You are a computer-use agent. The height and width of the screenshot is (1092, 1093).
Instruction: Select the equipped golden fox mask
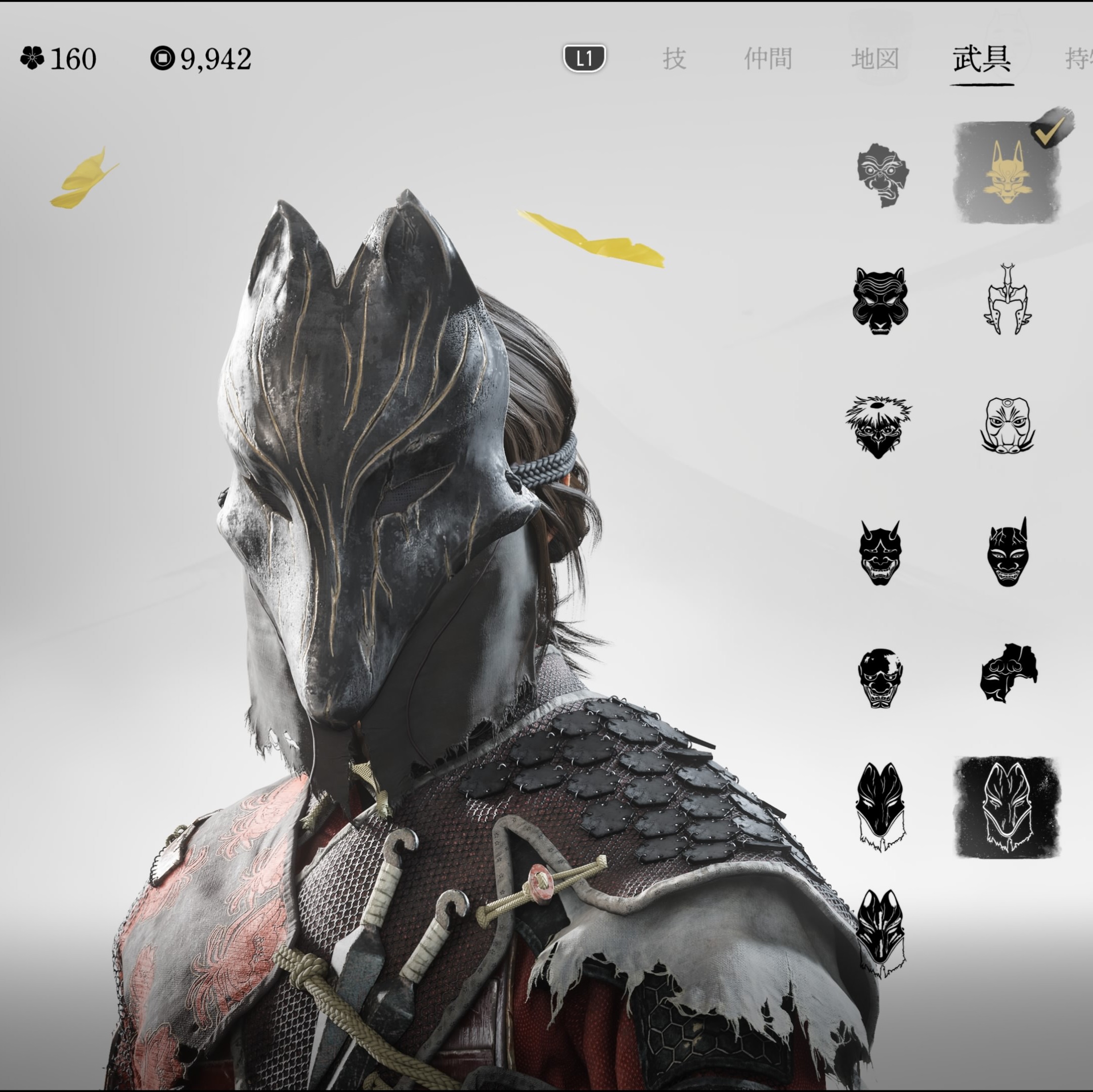tap(1007, 172)
